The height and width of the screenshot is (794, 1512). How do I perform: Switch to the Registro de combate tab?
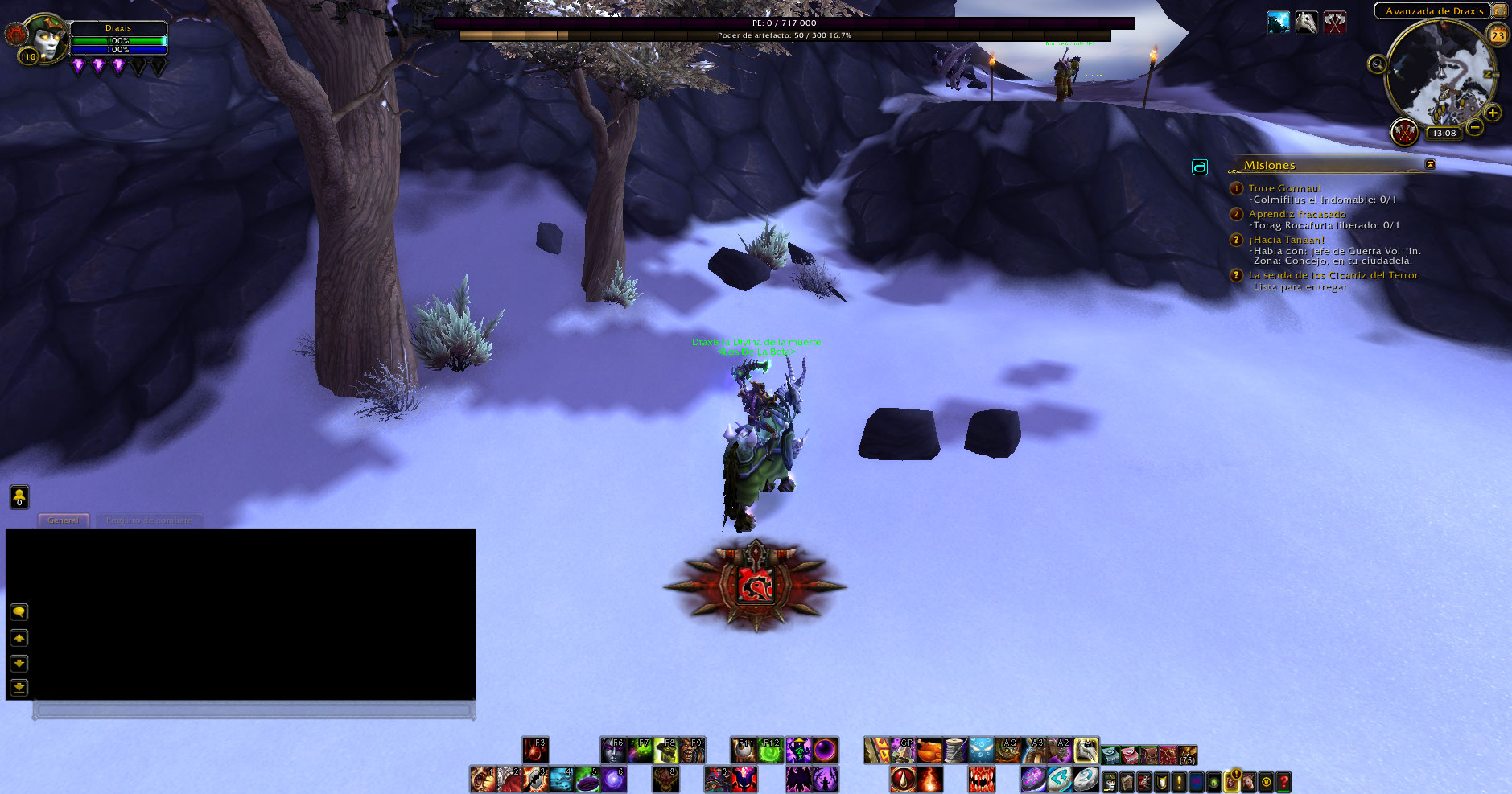point(149,520)
